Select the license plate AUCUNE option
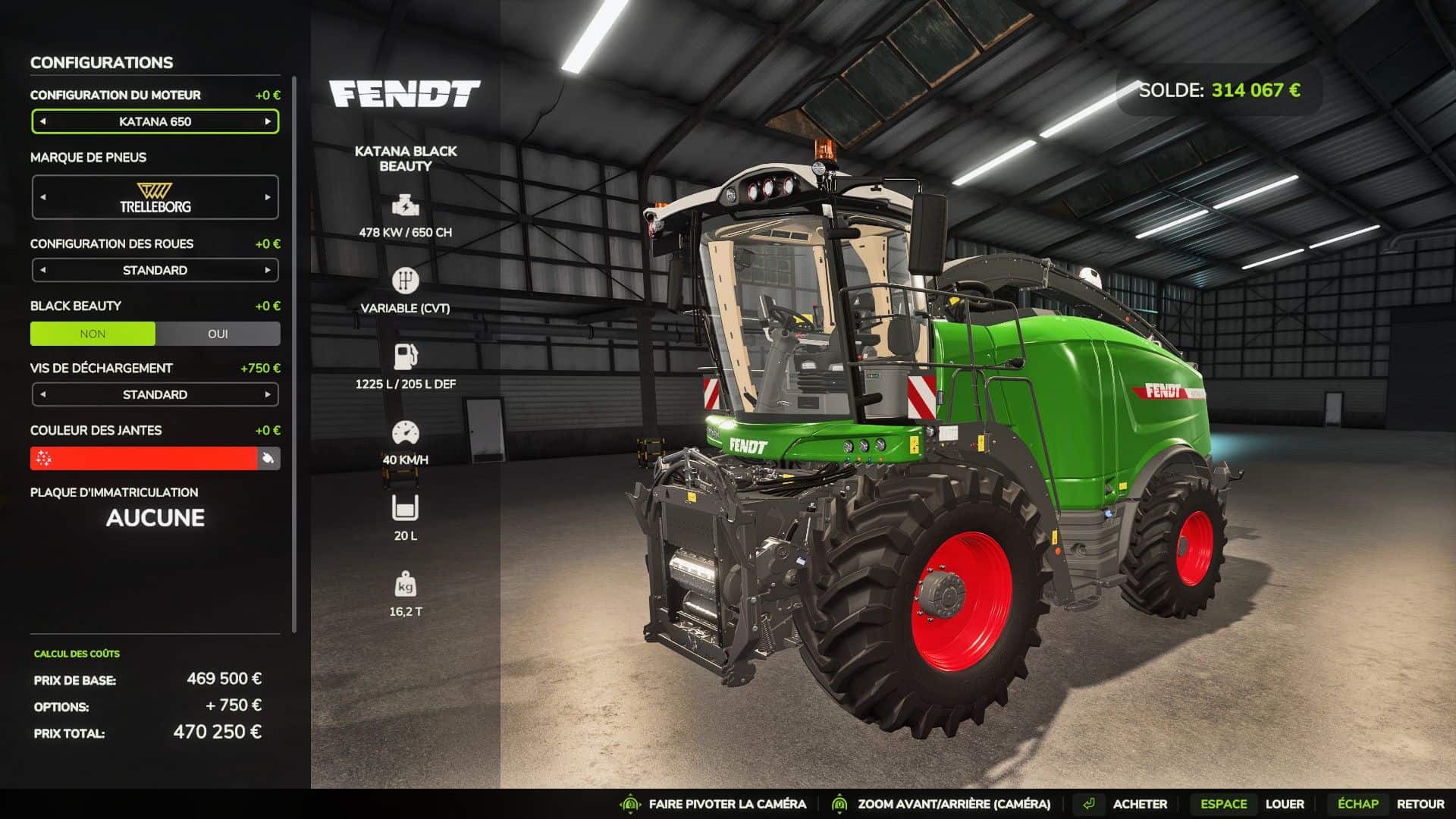 click(155, 518)
